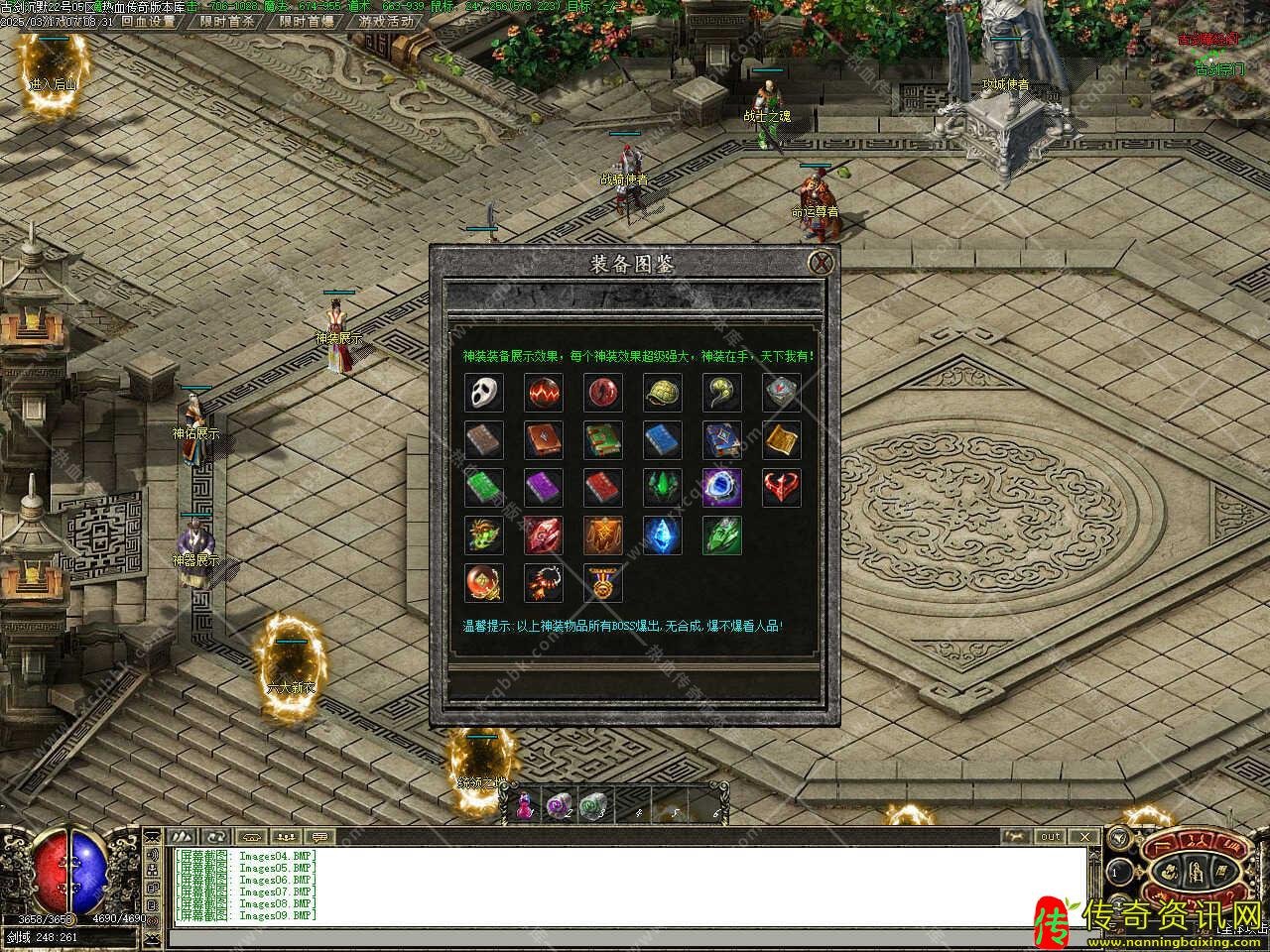
Task: Select the gold medal item
Action: coord(602,583)
